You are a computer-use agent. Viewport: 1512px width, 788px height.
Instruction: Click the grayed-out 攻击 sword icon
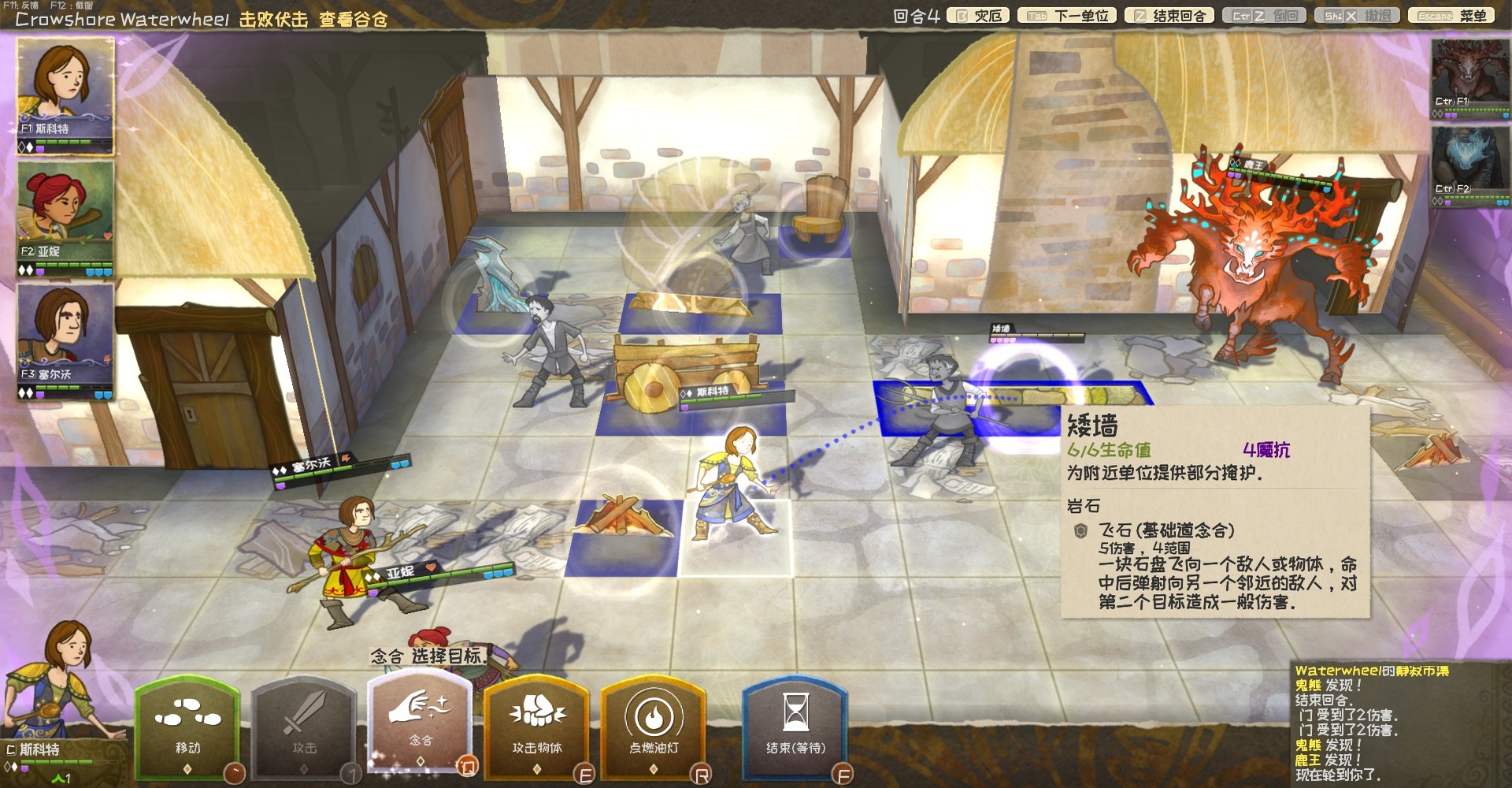coord(304,725)
